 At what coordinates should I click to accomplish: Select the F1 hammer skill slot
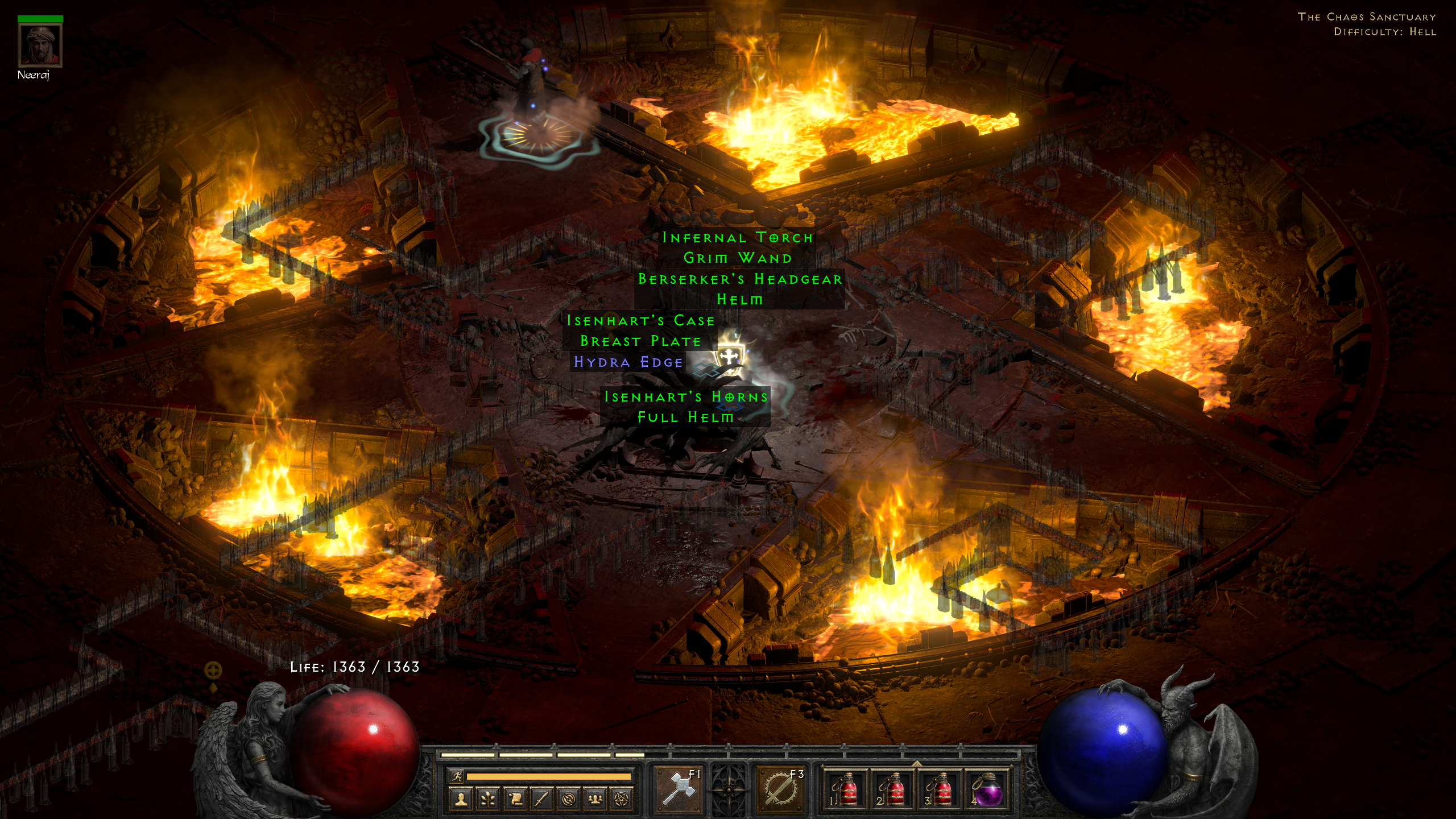[678, 789]
